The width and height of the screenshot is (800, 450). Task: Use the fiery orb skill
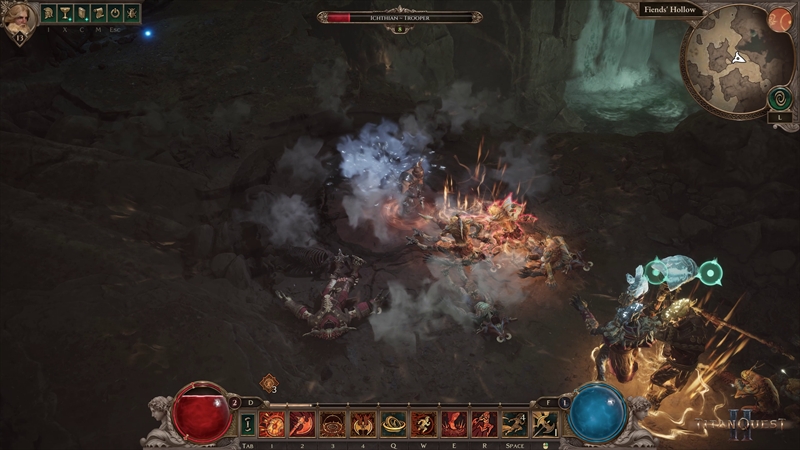(272, 424)
